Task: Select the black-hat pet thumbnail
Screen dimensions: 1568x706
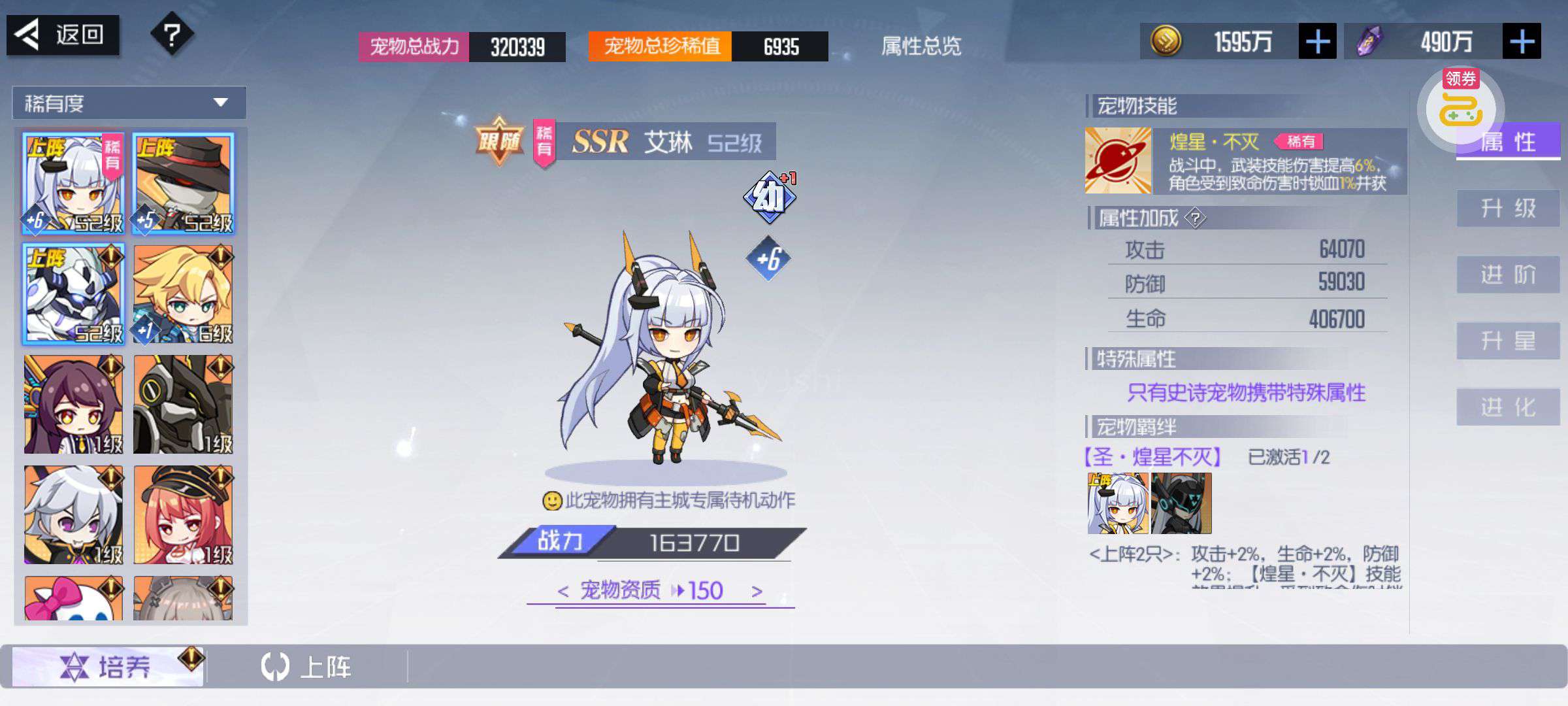Action: pos(183,184)
